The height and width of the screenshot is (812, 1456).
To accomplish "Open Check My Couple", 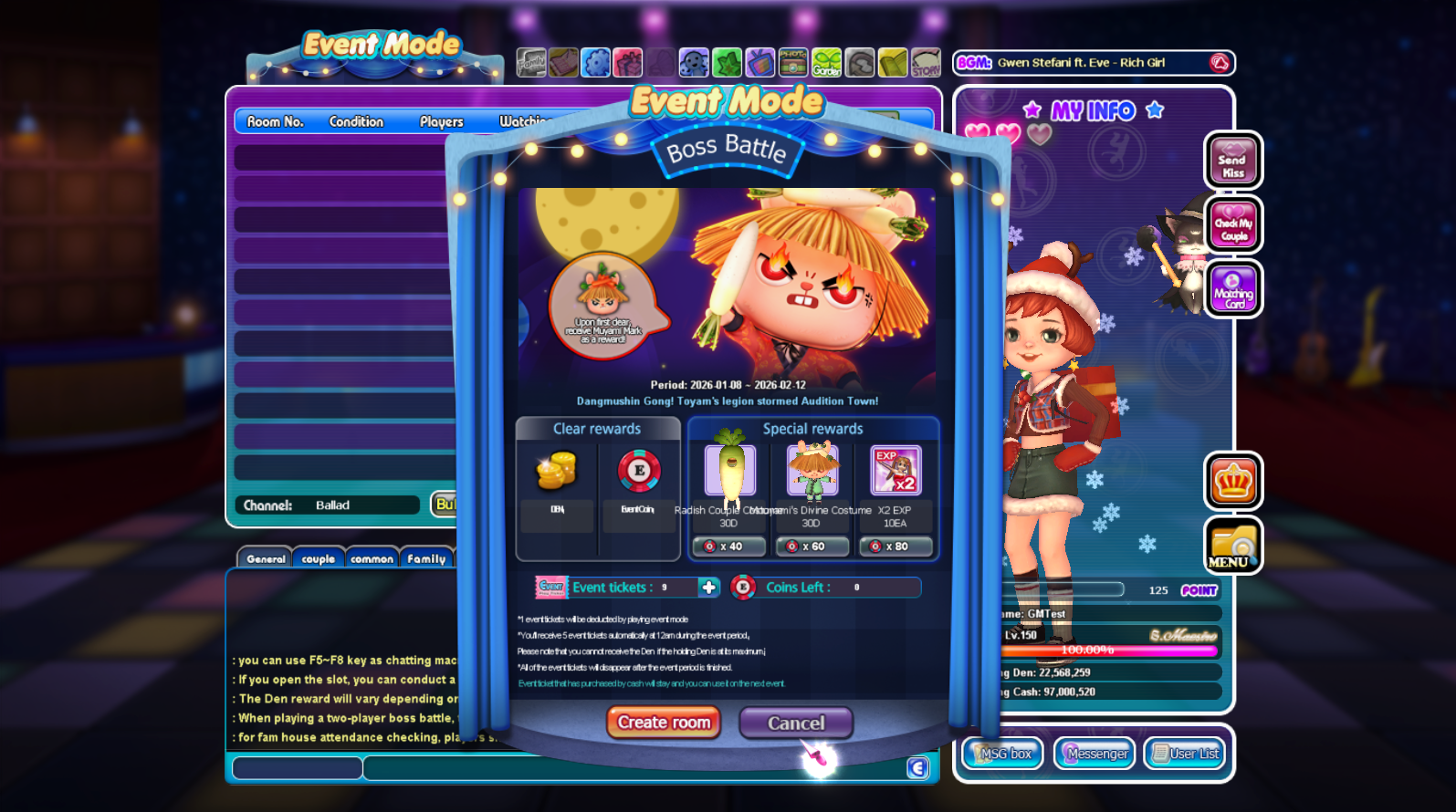I will point(1233,225).
